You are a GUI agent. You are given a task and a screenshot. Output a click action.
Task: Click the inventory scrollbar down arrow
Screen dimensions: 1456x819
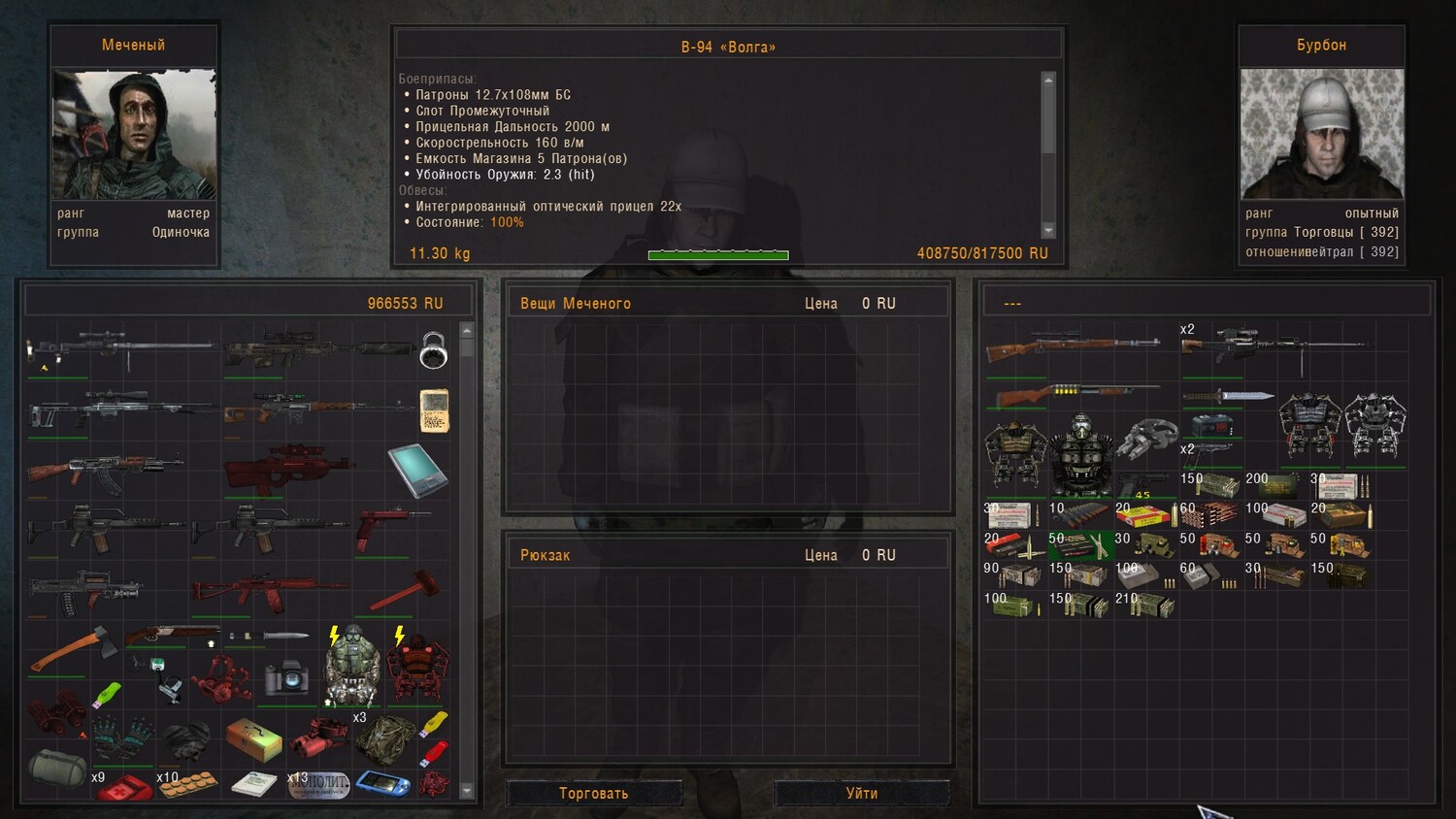point(467,791)
